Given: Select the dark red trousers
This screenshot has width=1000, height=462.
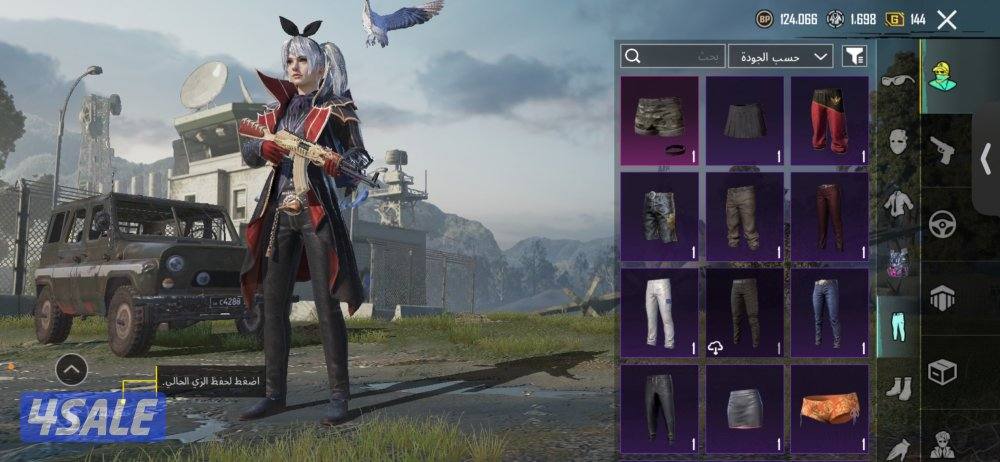Looking at the screenshot, I should pyautogui.click(x=829, y=216).
